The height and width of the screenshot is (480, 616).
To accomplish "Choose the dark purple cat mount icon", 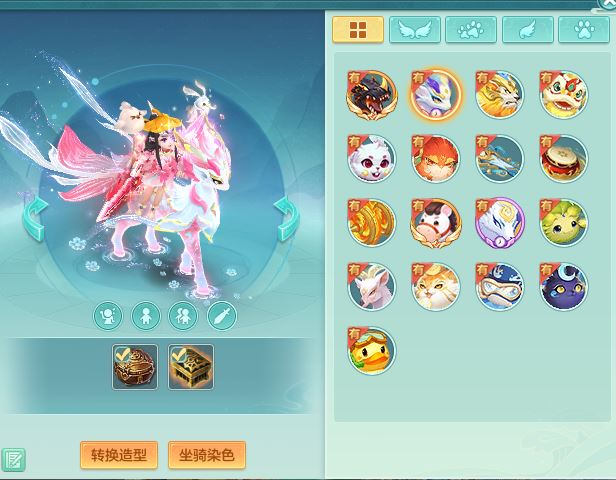I will coord(563,287).
